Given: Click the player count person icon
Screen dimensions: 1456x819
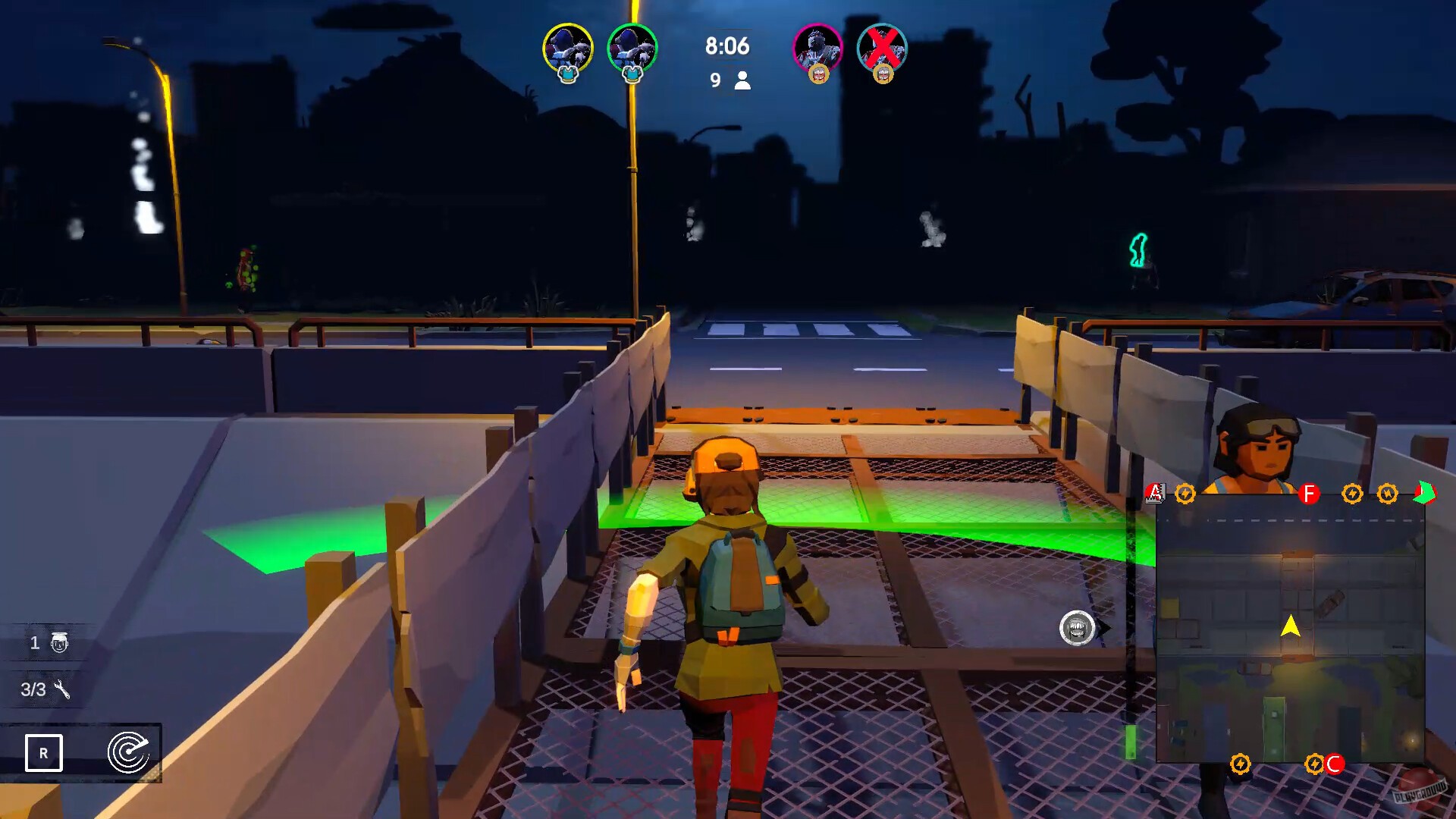Looking at the screenshot, I should 742,79.
